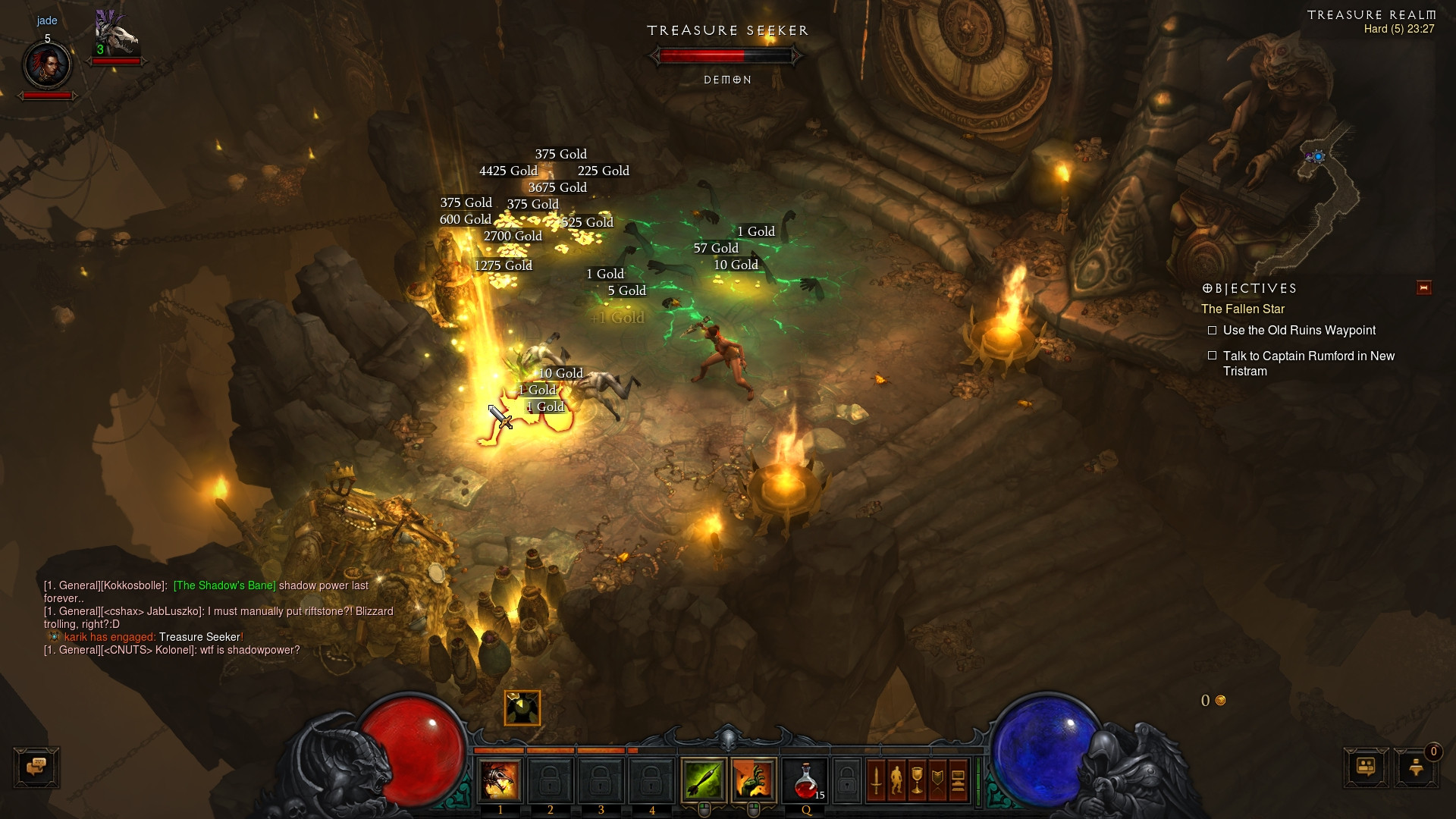Screen dimensions: 1456x819
Task: Drink the red health potion
Action: [x=805, y=780]
